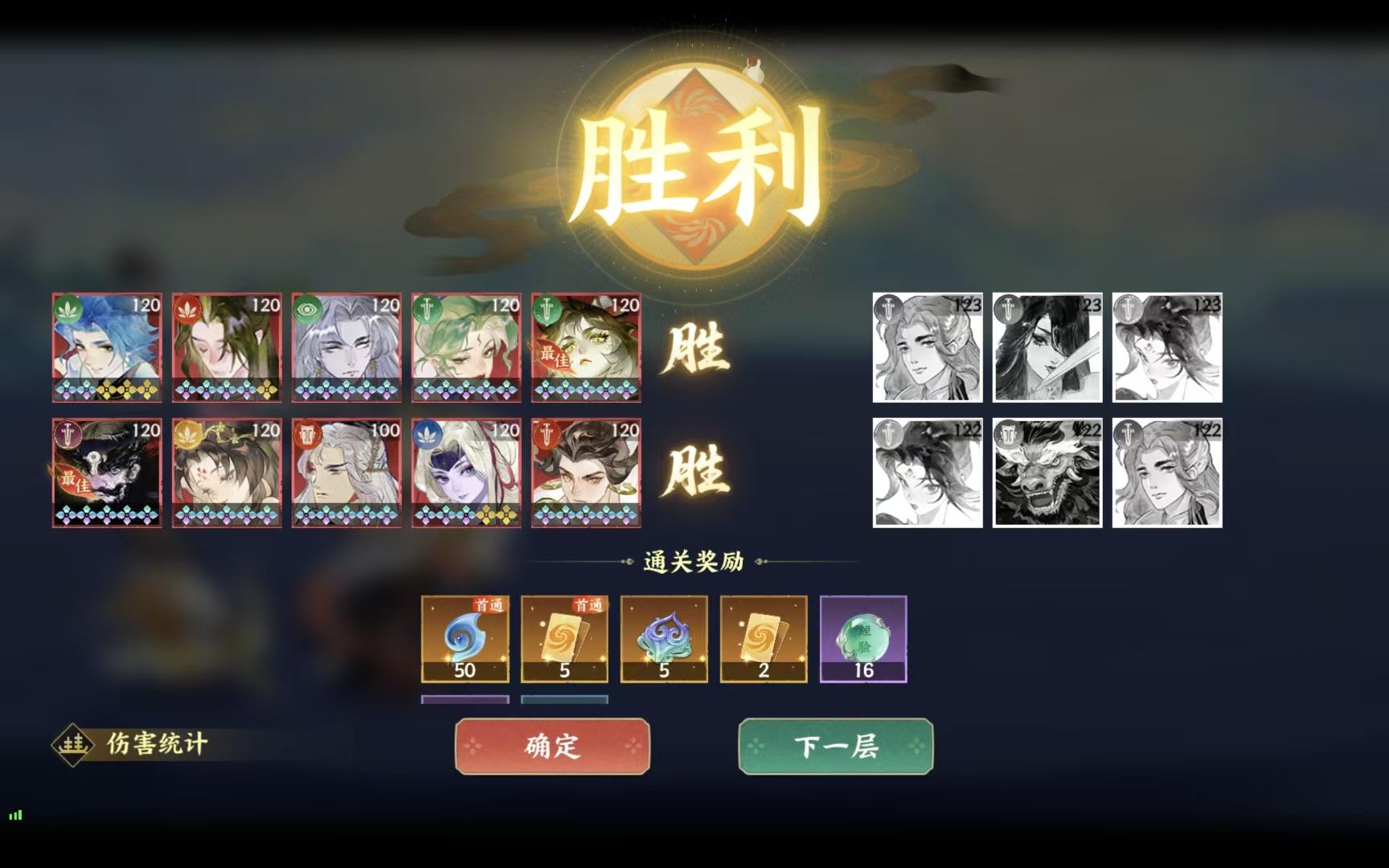The width and height of the screenshot is (1389, 868).
Task: Click the sword element icon on the green-haired character
Action: click(x=429, y=306)
